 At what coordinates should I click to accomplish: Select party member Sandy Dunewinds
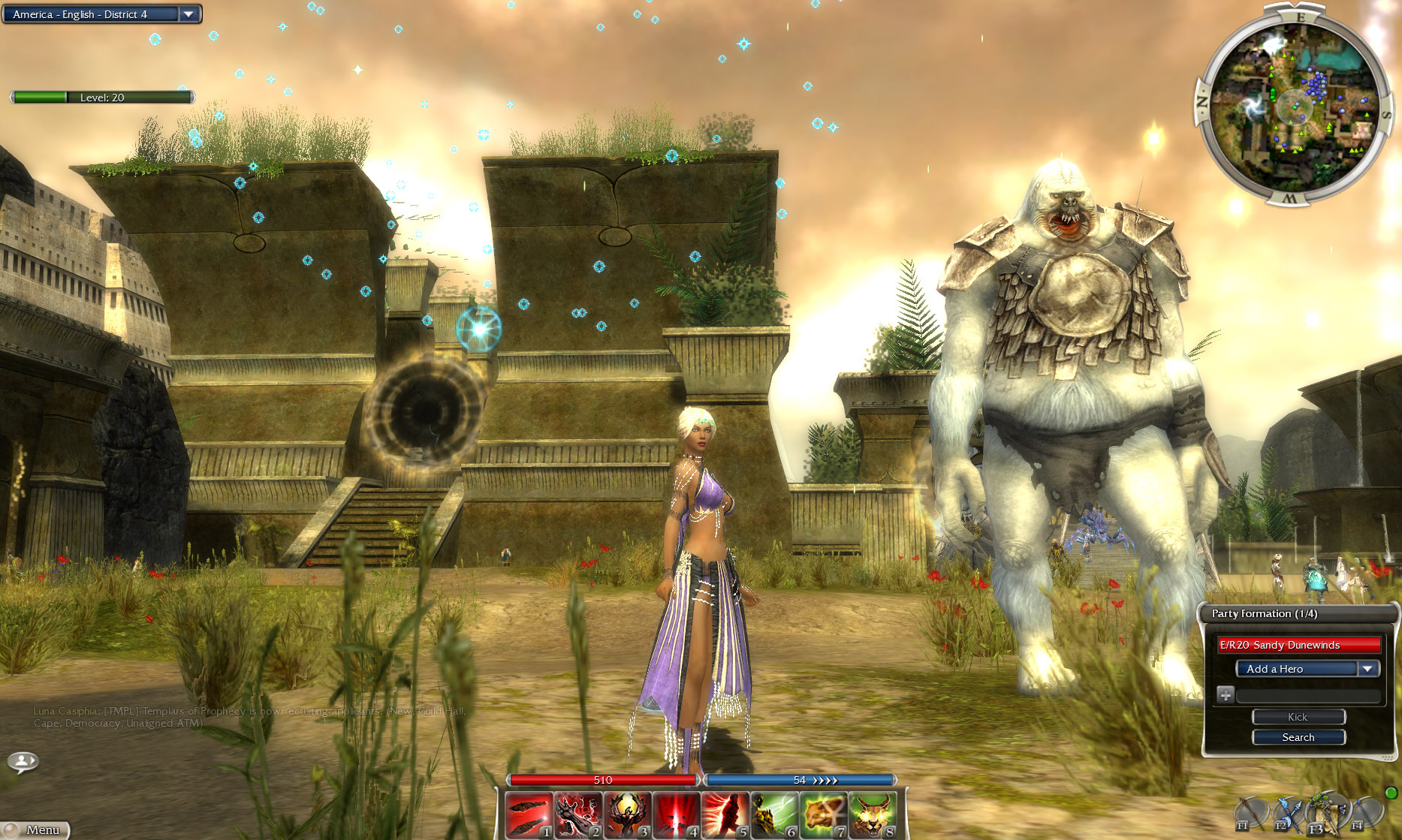coord(1298,645)
